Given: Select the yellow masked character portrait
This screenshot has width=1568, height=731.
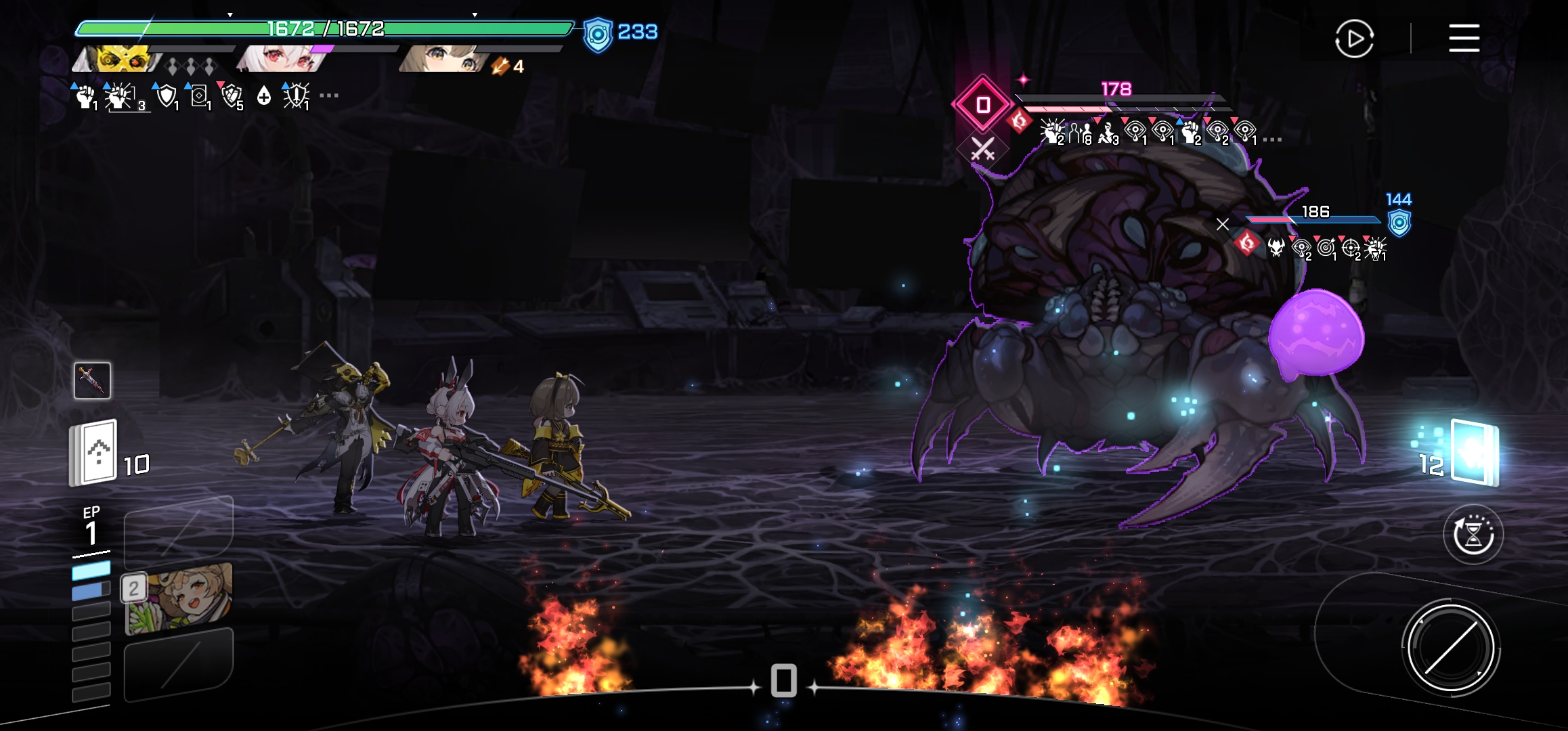Looking at the screenshot, I should pyautogui.click(x=116, y=59).
